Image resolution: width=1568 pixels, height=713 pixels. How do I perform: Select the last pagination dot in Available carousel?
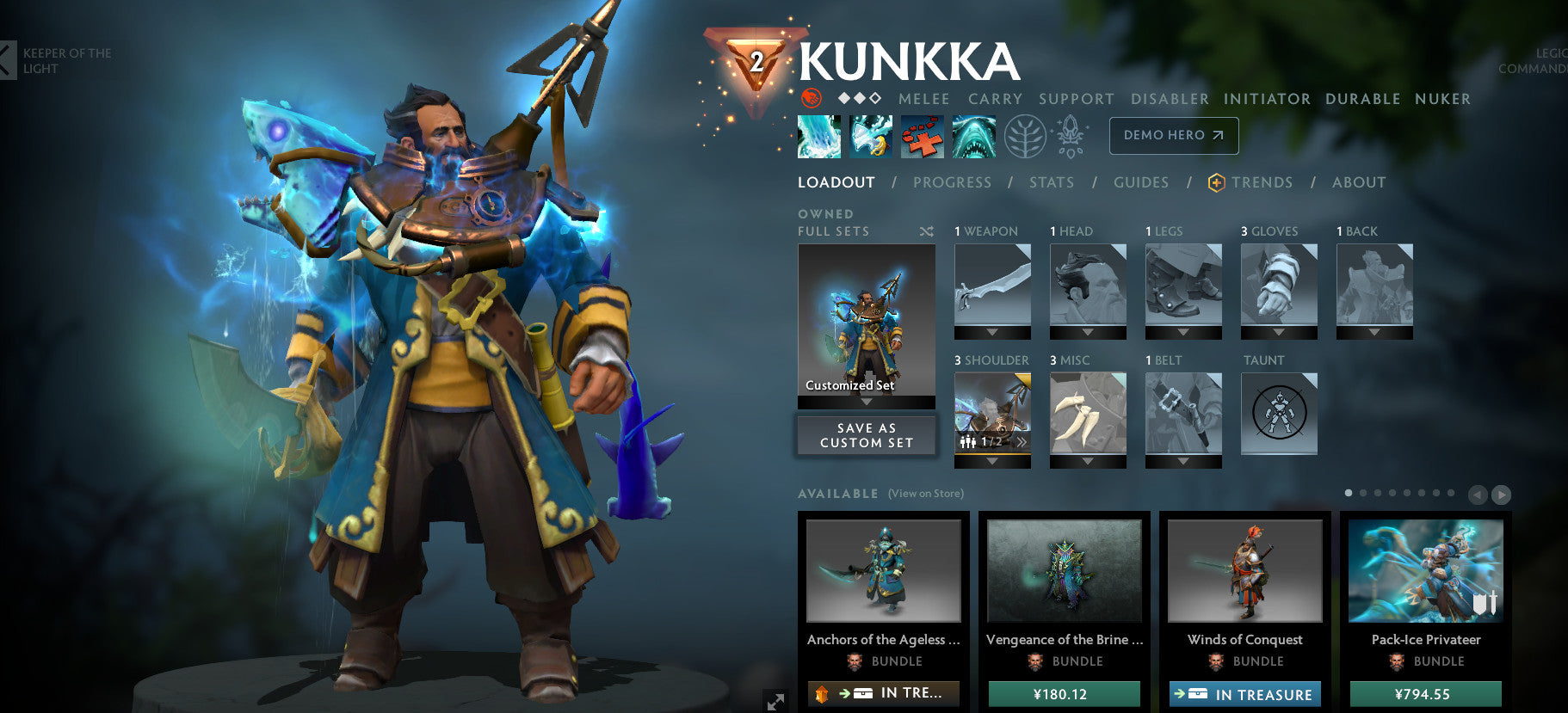tap(1450, 493)
